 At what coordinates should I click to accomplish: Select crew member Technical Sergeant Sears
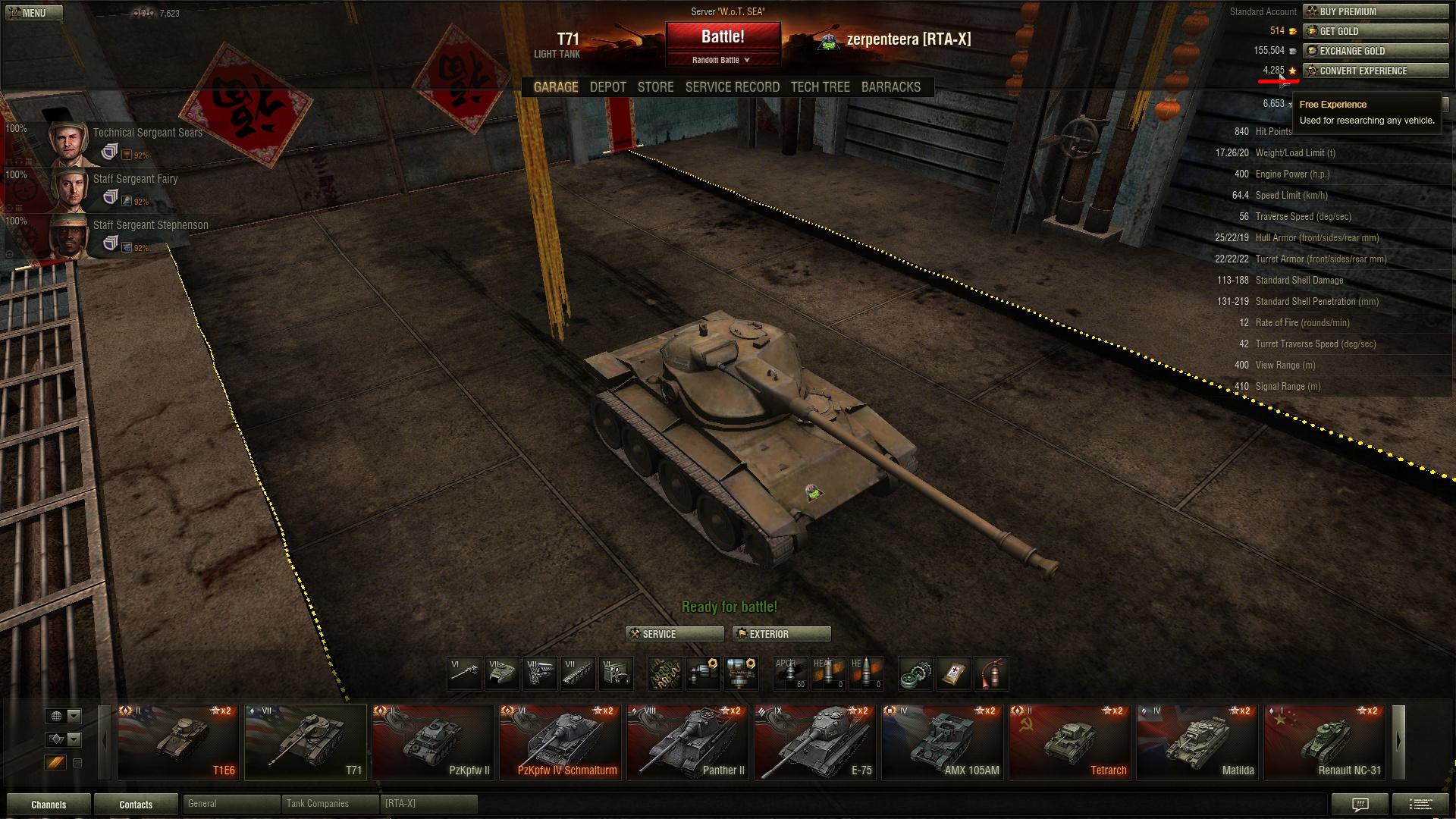click(121, 141)
